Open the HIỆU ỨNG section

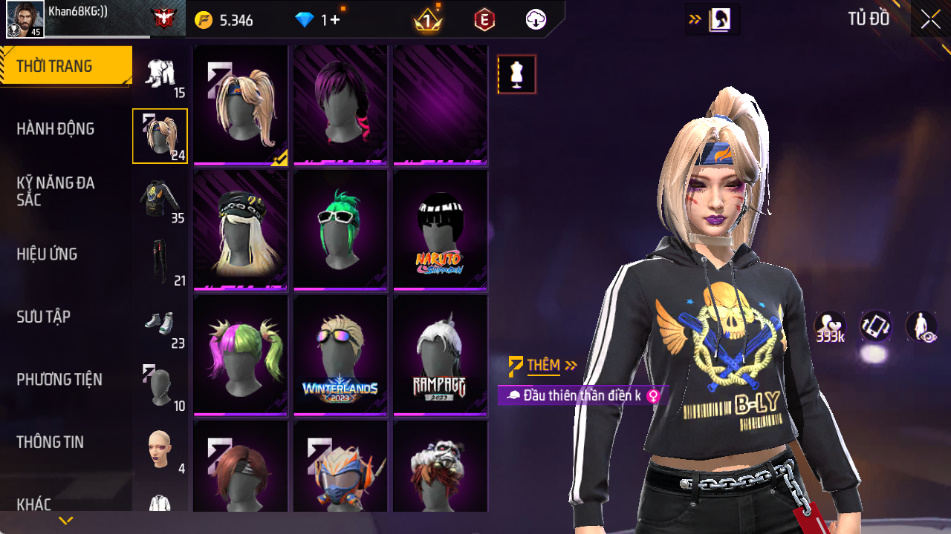click(47, 254)
